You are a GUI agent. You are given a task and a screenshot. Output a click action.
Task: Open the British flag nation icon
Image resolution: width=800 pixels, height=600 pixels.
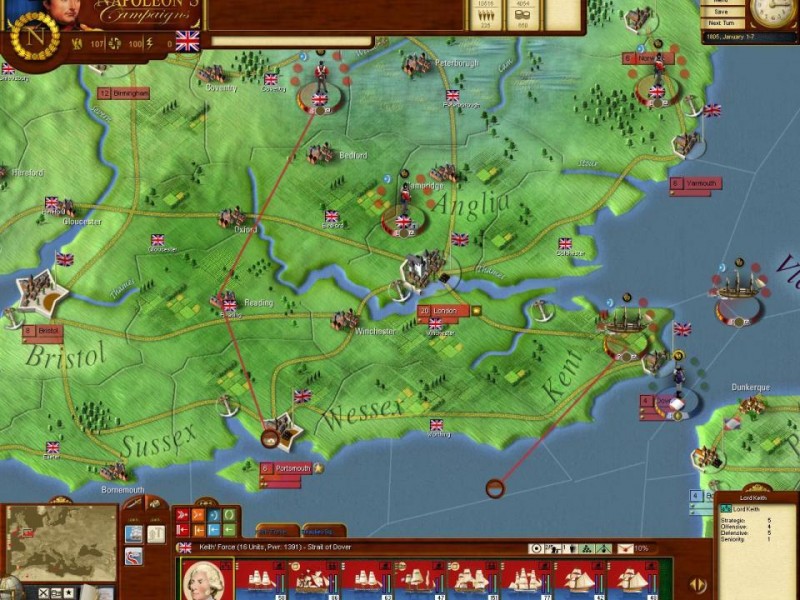(187, 41)
